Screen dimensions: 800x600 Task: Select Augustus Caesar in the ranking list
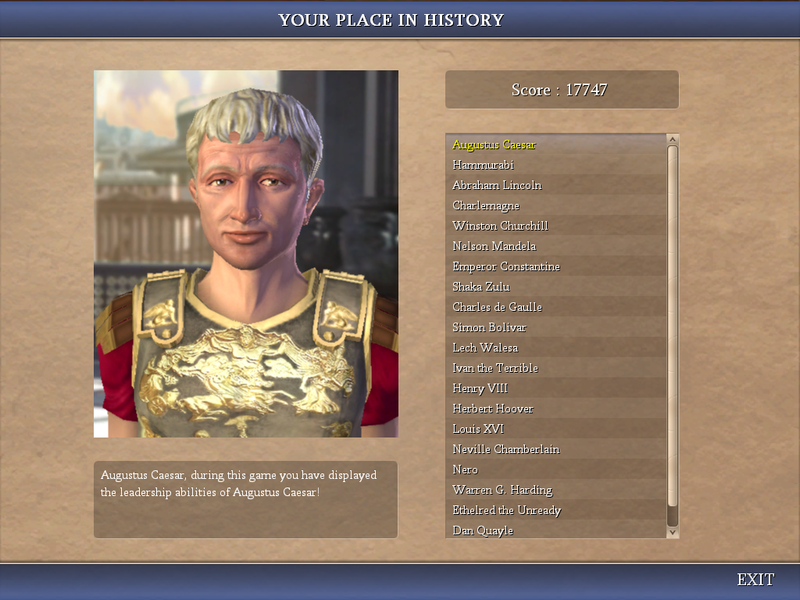494,145
